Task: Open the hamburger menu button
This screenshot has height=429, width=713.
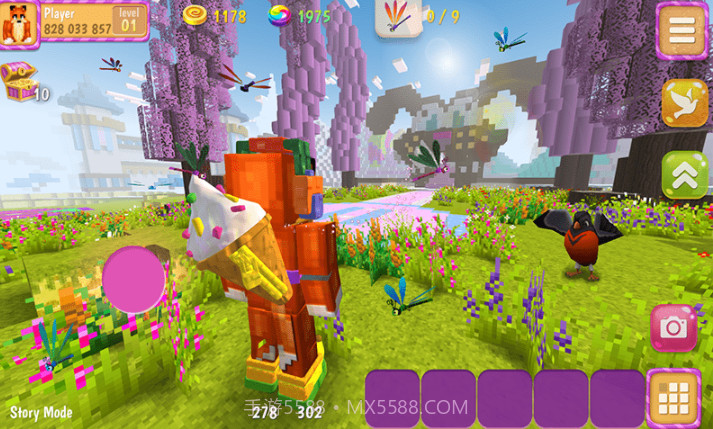Action: (x=683, y=30)
